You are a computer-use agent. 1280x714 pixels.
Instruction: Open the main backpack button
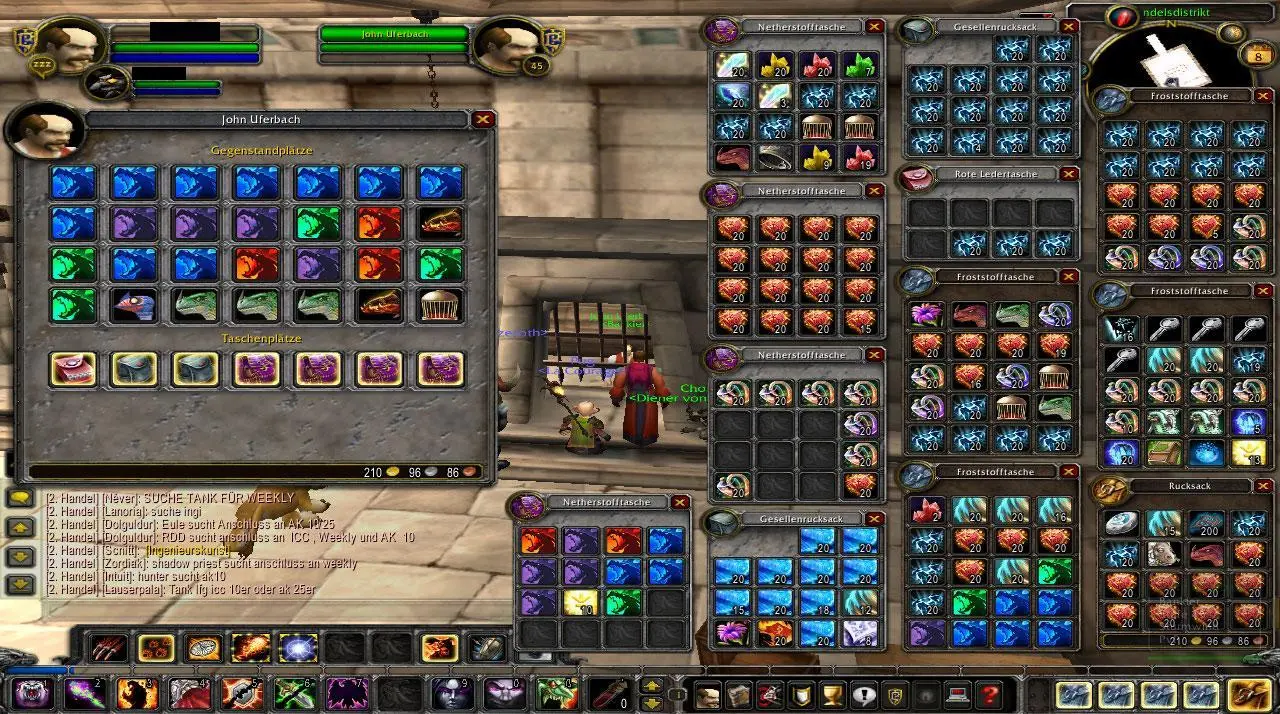(x=1248, y=694)
